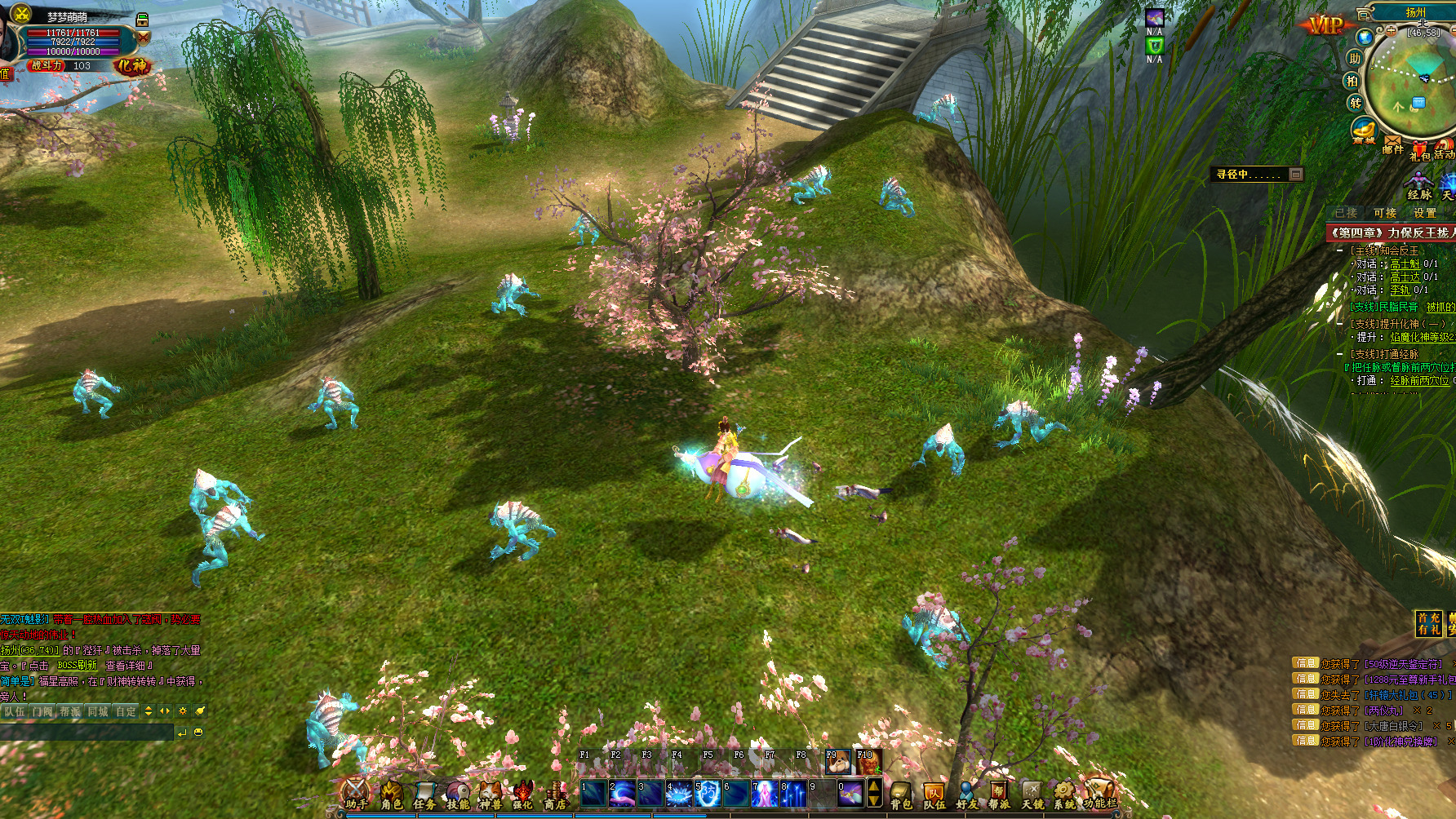Open the 邮件 mail envelope
Screen dimensions: 1456x819
pos(1392,144)
